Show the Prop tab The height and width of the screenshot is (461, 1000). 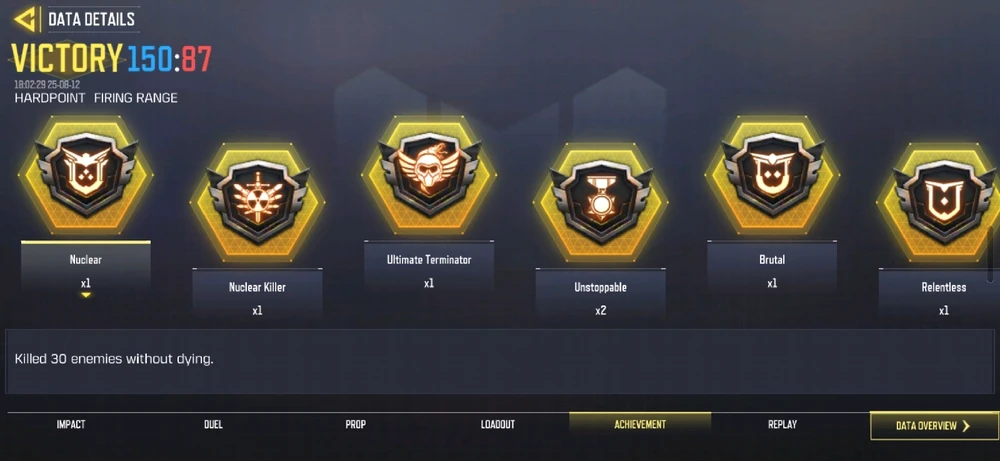click(x=356, y=425)
